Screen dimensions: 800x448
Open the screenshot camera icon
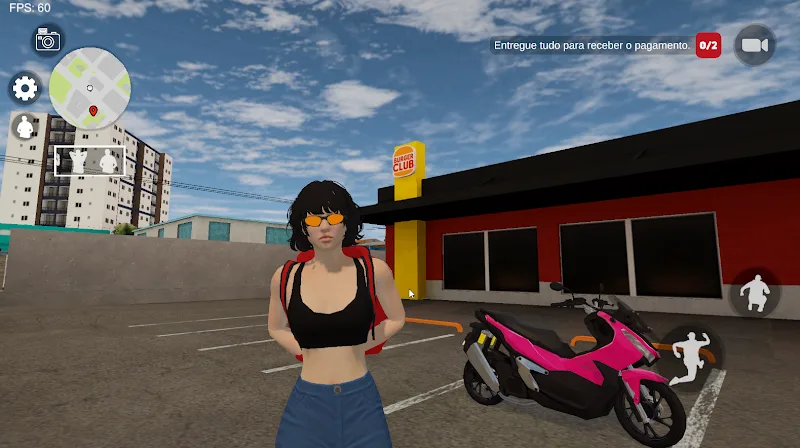point(47,40)
